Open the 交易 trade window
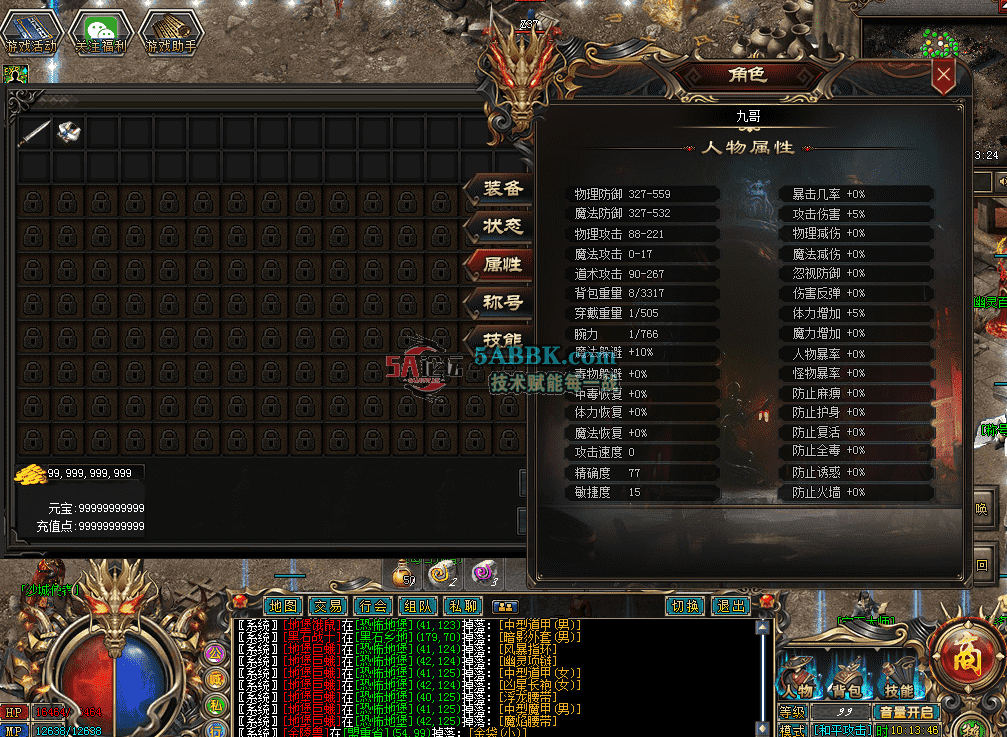 327,606
